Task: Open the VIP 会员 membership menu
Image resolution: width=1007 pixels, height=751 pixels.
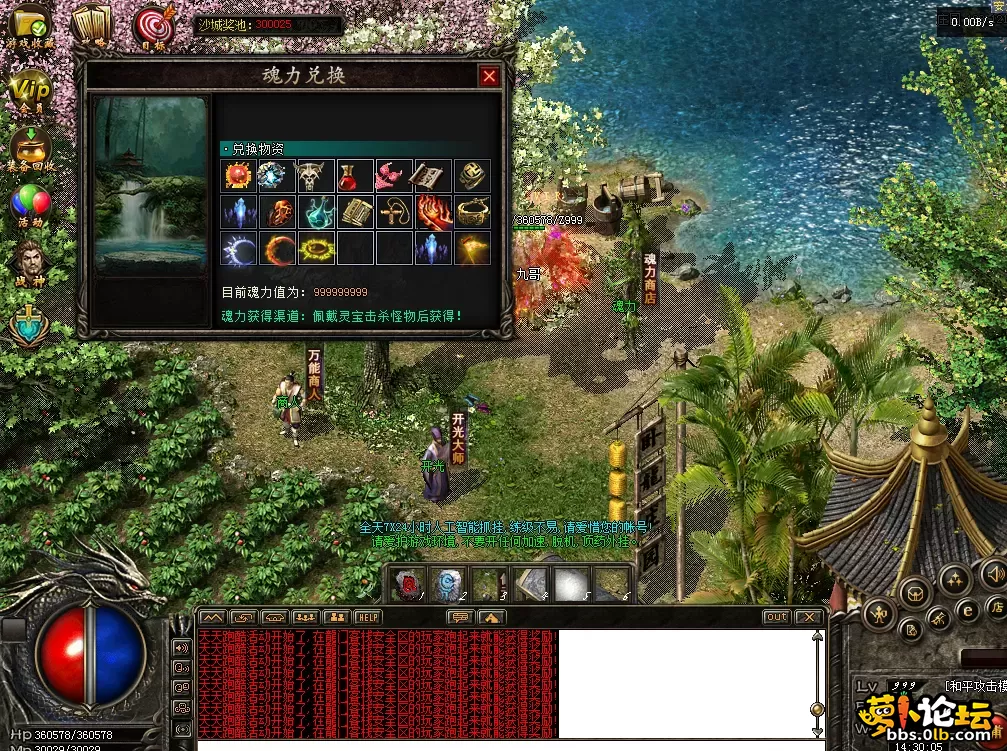Action: (30, 92)
